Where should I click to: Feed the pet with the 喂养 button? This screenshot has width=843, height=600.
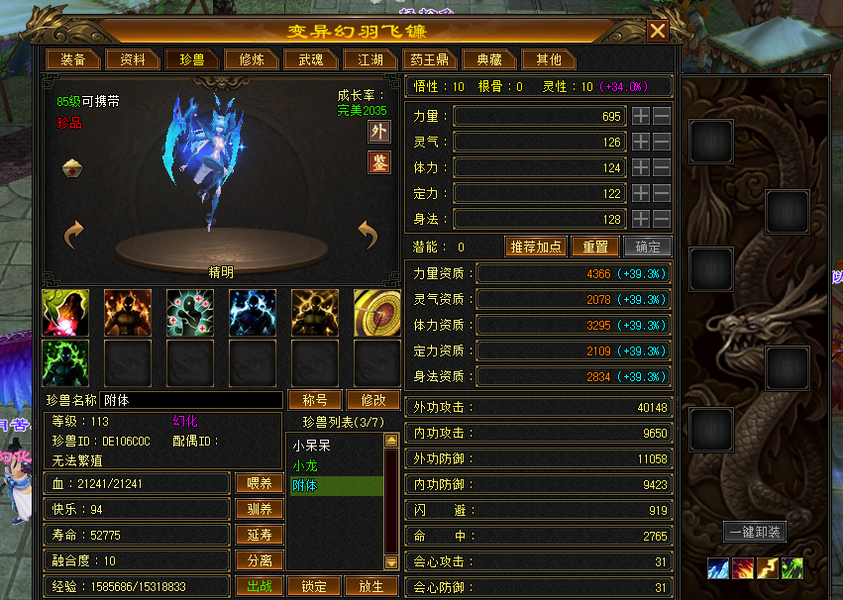(259, 483)
